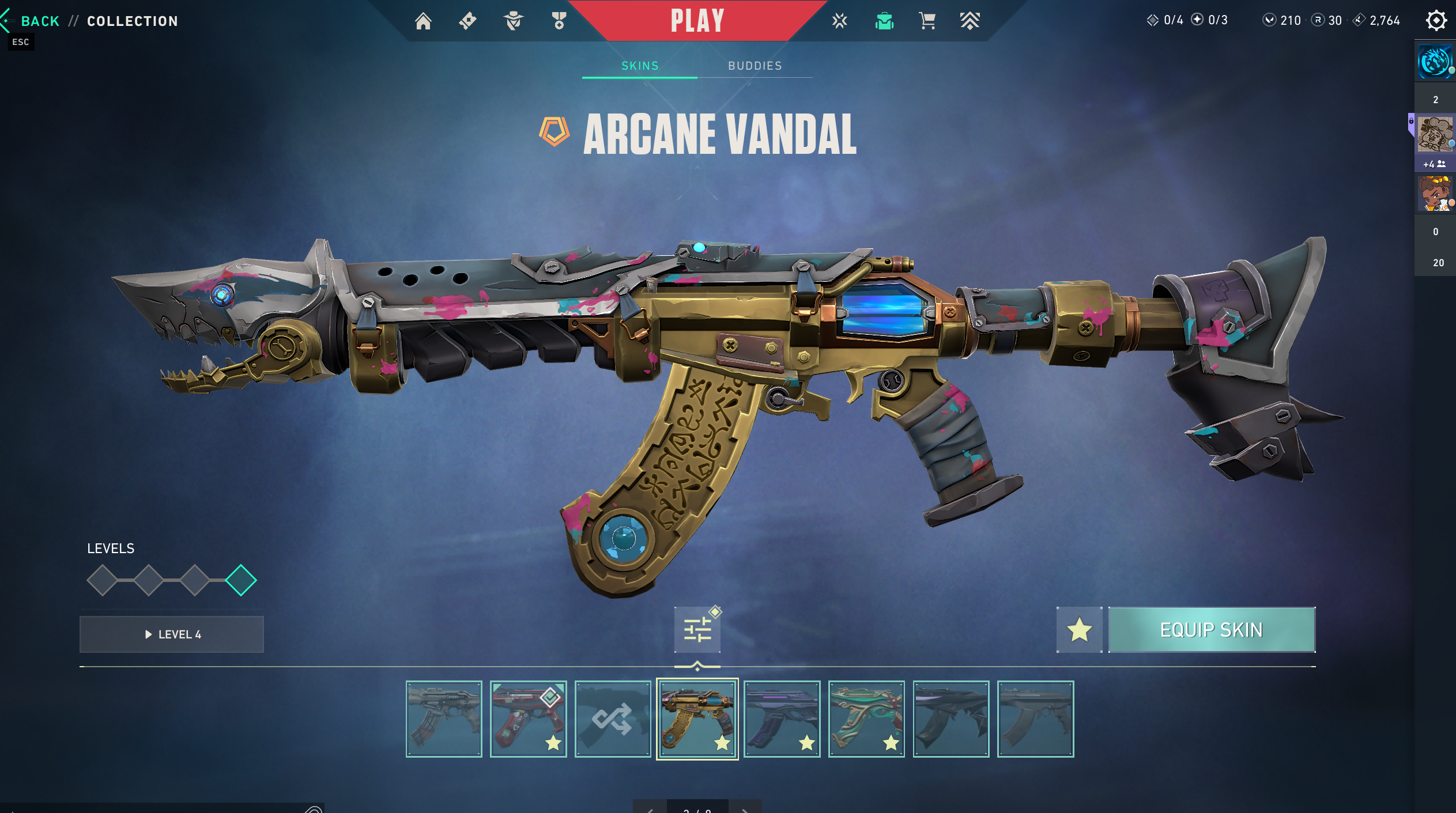Open settings with the gear icon
Screen dimensions: 1456x813
(x=1436, y=21)
